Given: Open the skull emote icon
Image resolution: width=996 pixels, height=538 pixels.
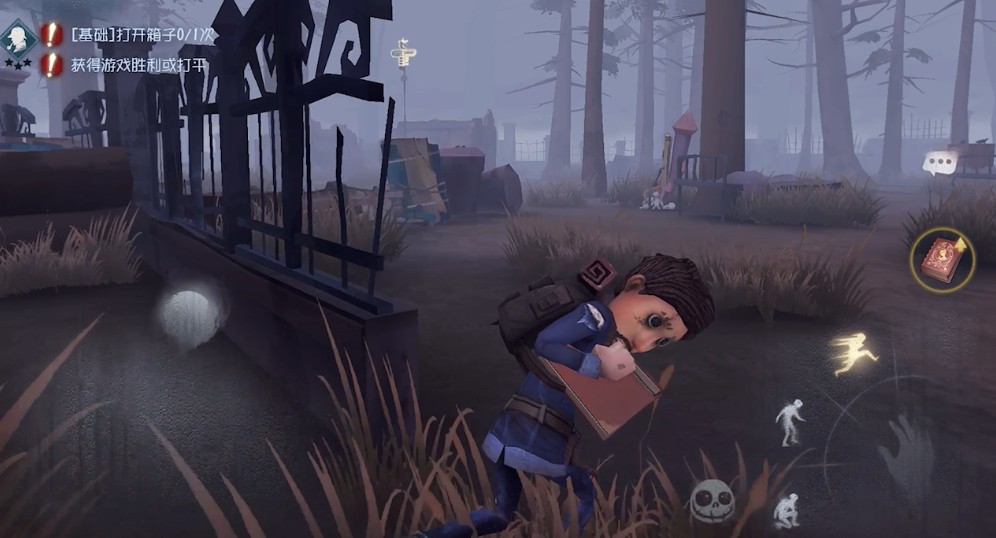Looking at the screenshot, I should click(x=712, y=501).
